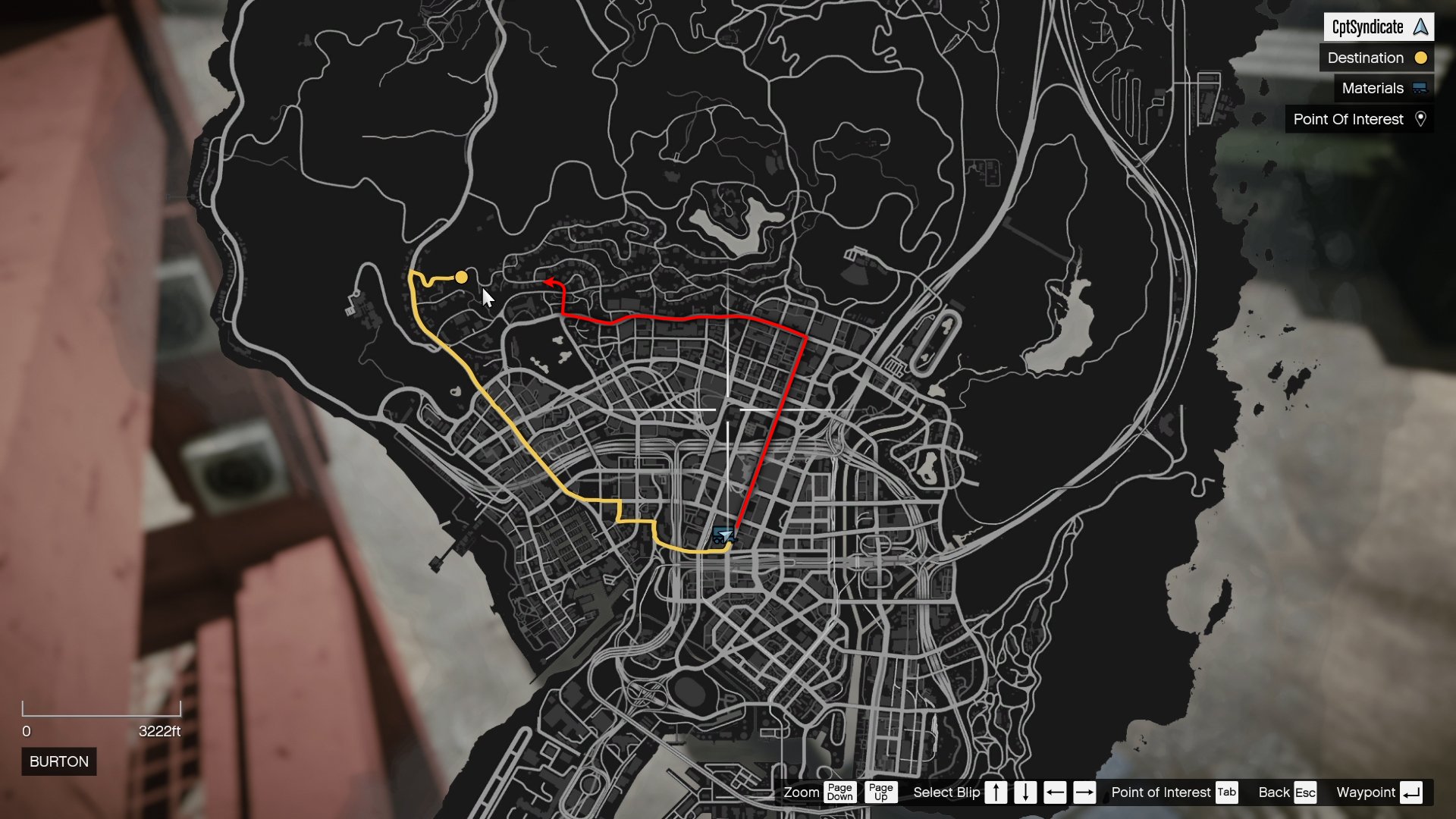Image resolution: width=1456 pixels, height=819 pixels.
Task: Click the Waypoint label in the bottom bar
Action: point(1366,792)
